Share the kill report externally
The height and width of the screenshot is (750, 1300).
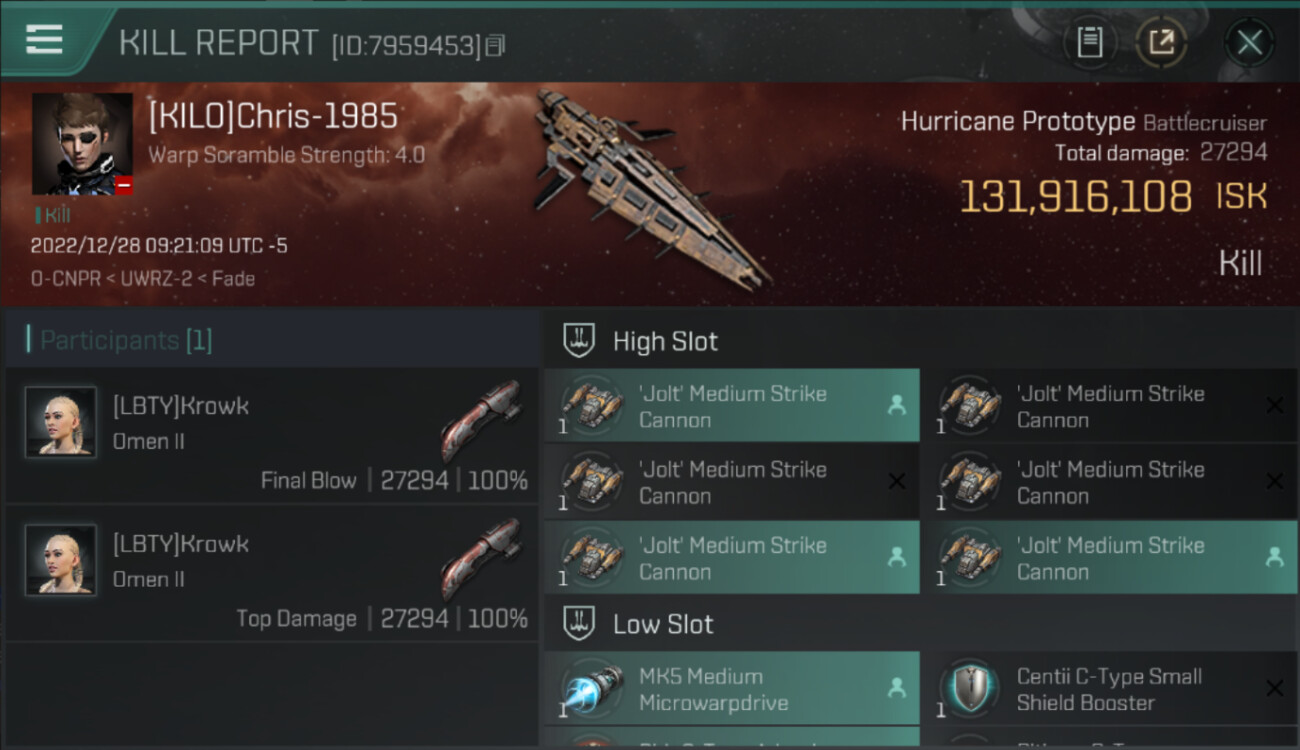1160,42
